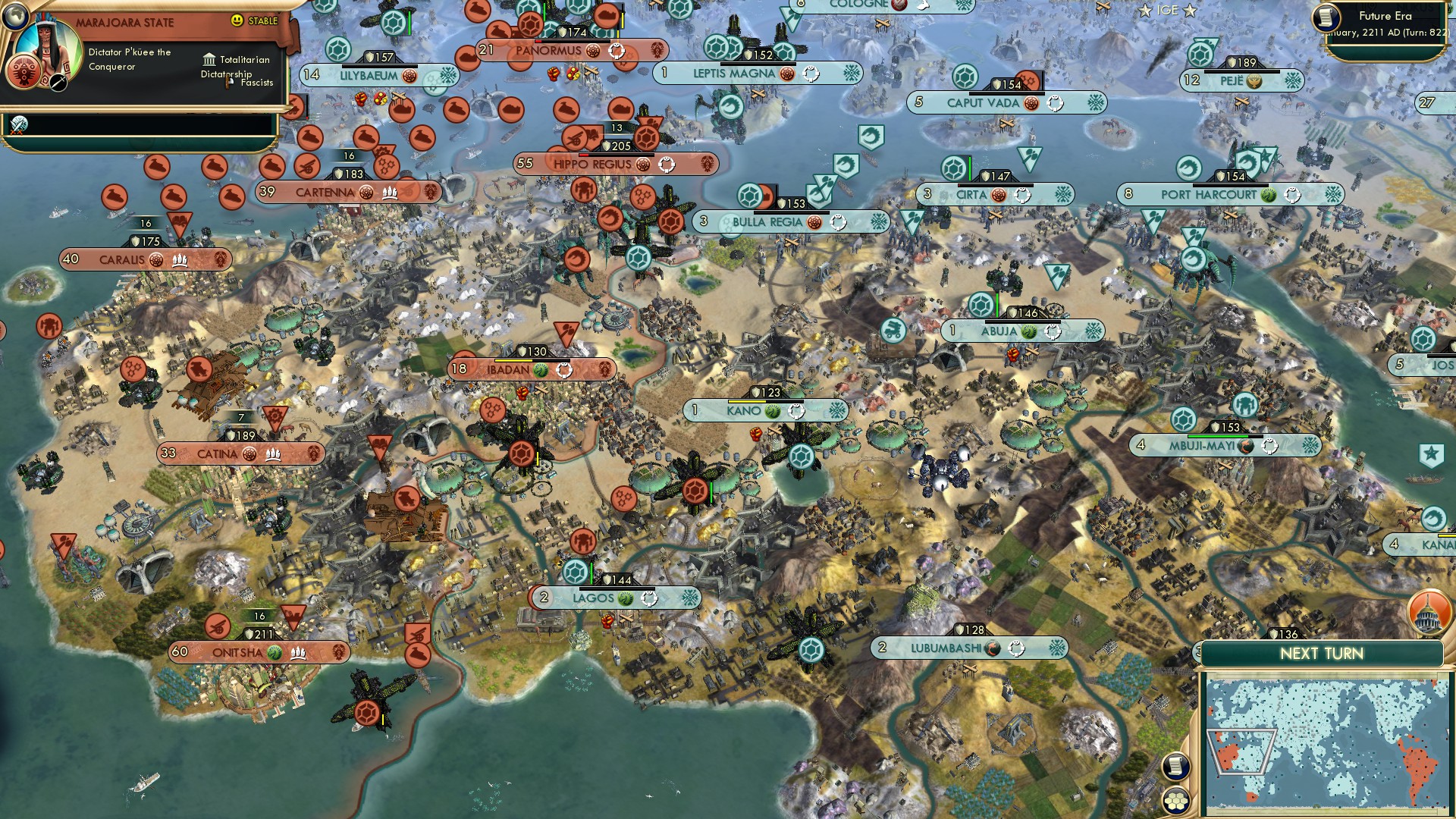
Task: Click the globe icon beside the leader portrait
Action: coord(14,16)
